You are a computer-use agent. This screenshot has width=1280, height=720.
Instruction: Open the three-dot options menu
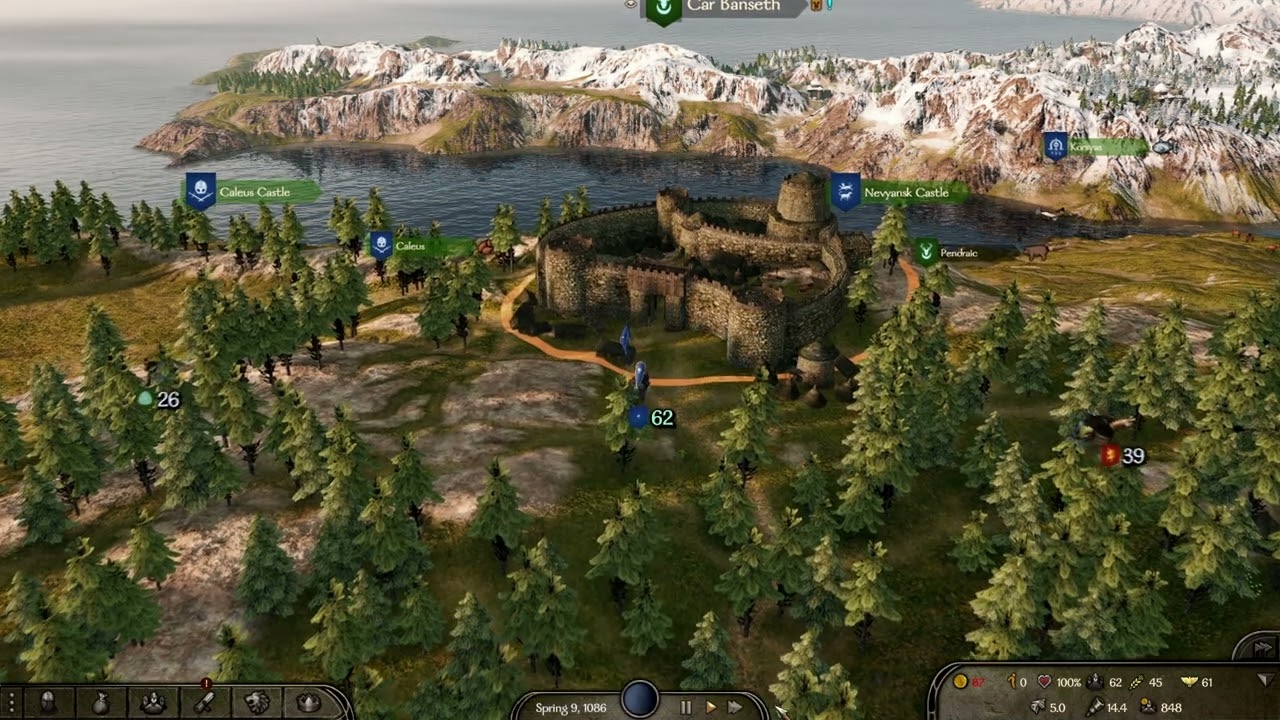pos(10,702)
